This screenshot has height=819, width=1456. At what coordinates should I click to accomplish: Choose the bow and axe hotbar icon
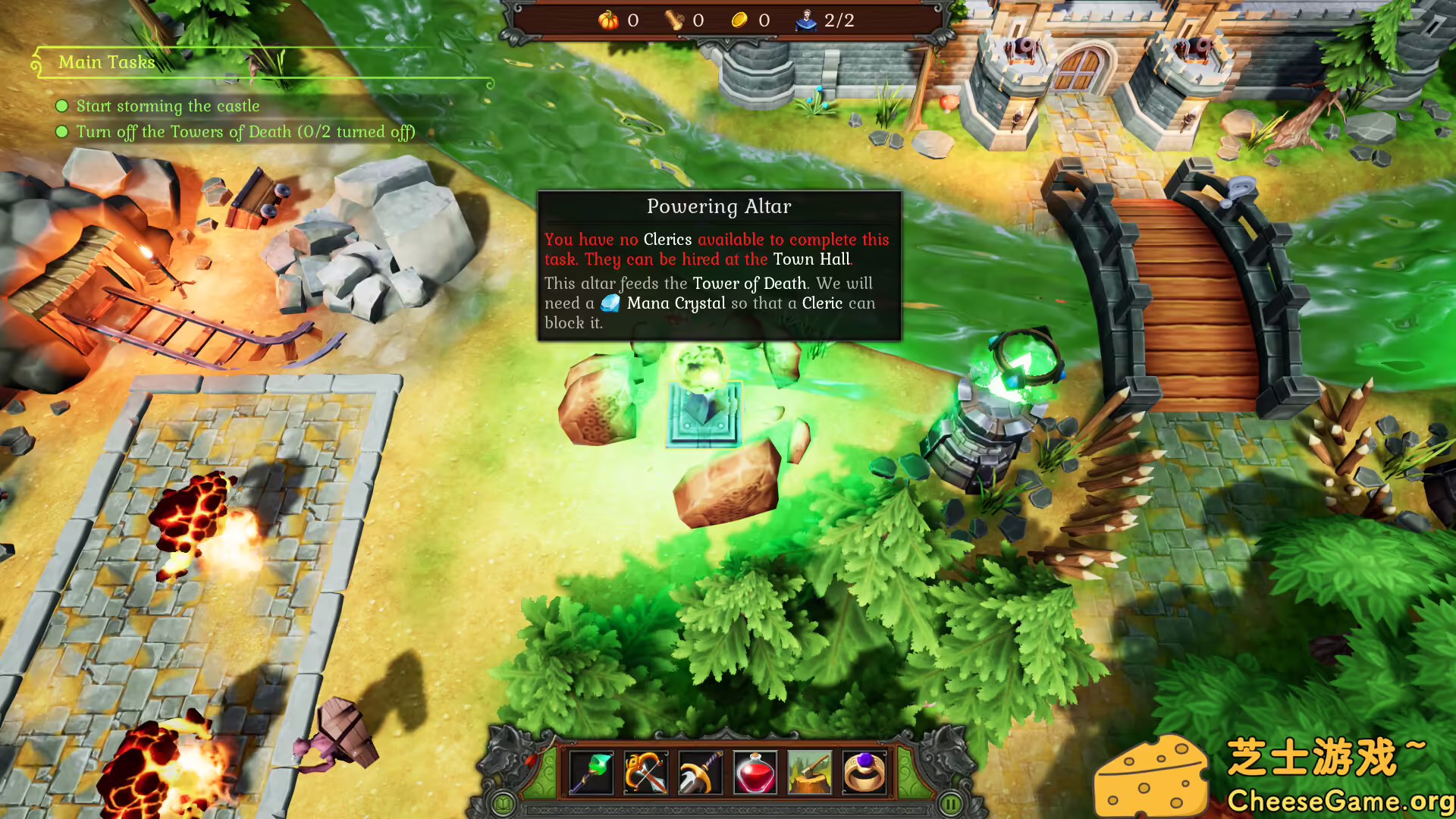click(645, 773)
